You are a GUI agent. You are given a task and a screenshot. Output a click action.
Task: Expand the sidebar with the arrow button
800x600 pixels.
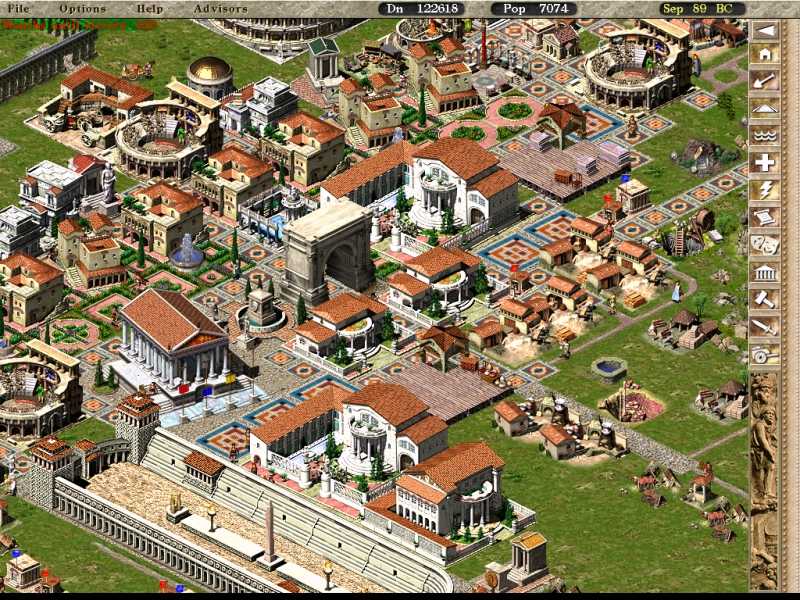(x=765, y=30)
